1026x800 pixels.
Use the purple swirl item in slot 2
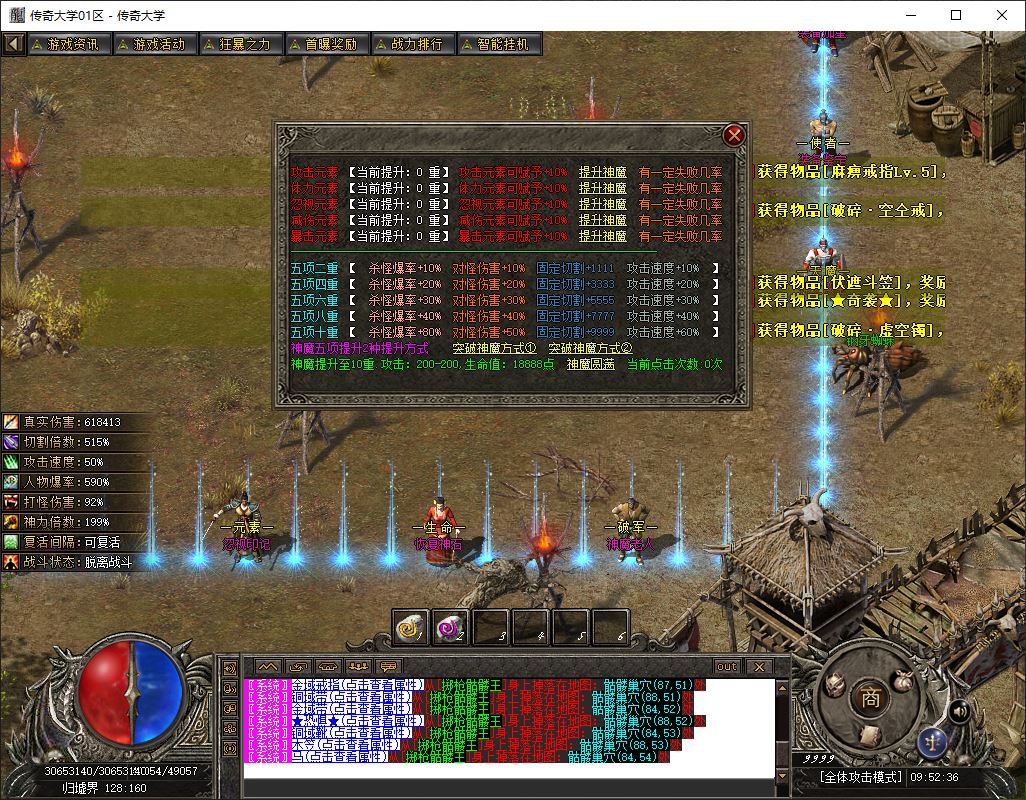(x=451, y=627)
